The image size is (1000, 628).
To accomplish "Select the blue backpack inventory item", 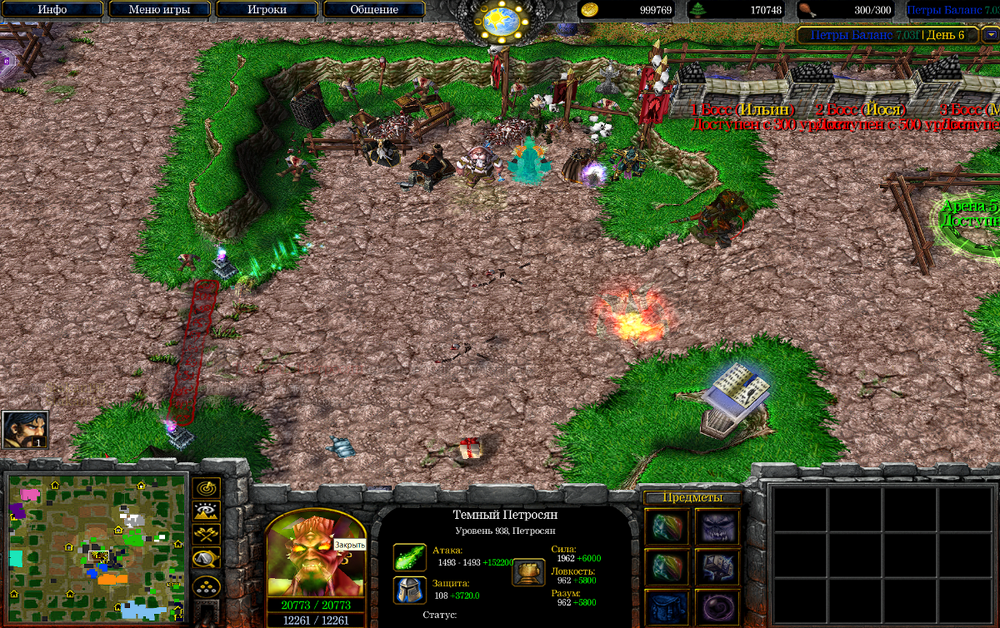I will coord(664,607).
